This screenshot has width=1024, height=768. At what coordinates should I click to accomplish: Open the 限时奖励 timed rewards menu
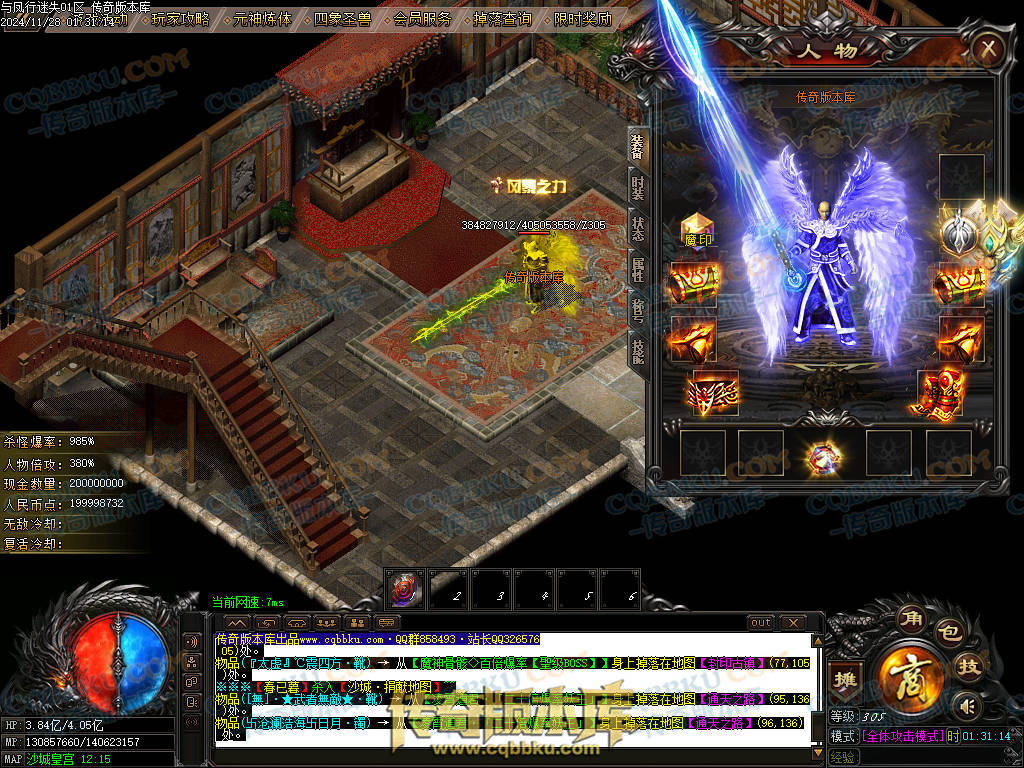(582, 19)
